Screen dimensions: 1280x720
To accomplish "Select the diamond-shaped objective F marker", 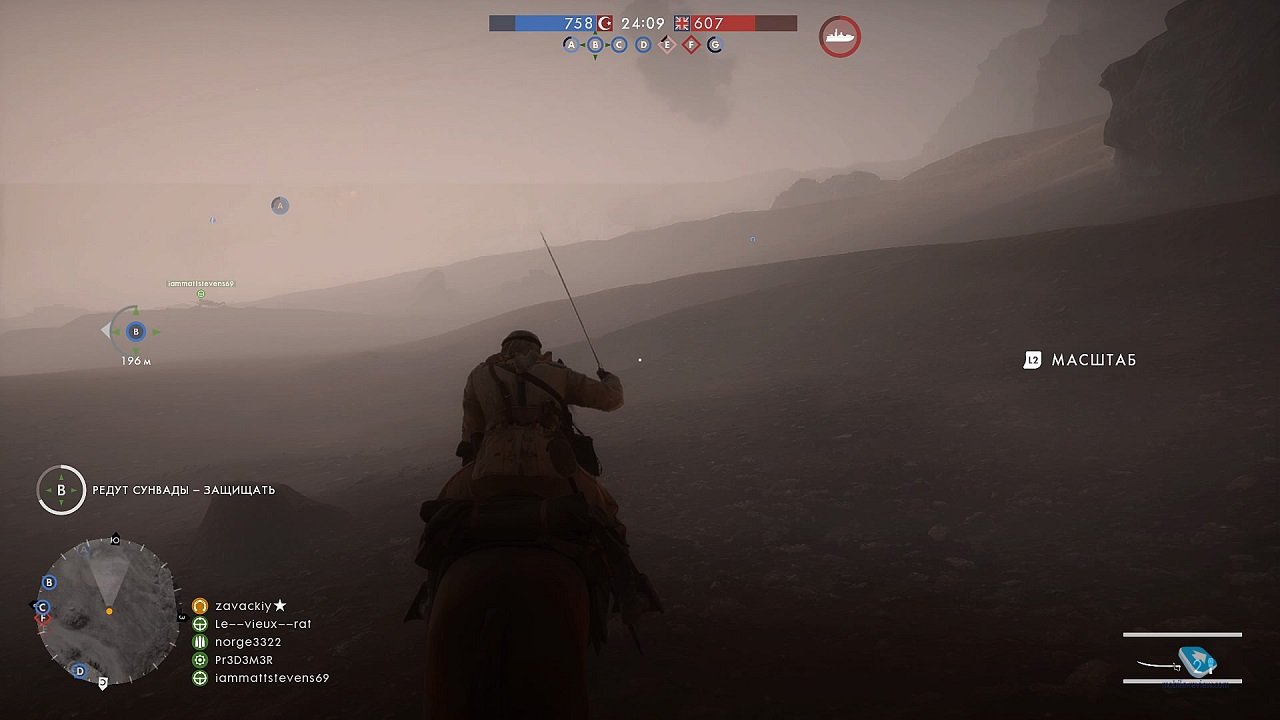I will pyautogui.click(x=689, y=44).
